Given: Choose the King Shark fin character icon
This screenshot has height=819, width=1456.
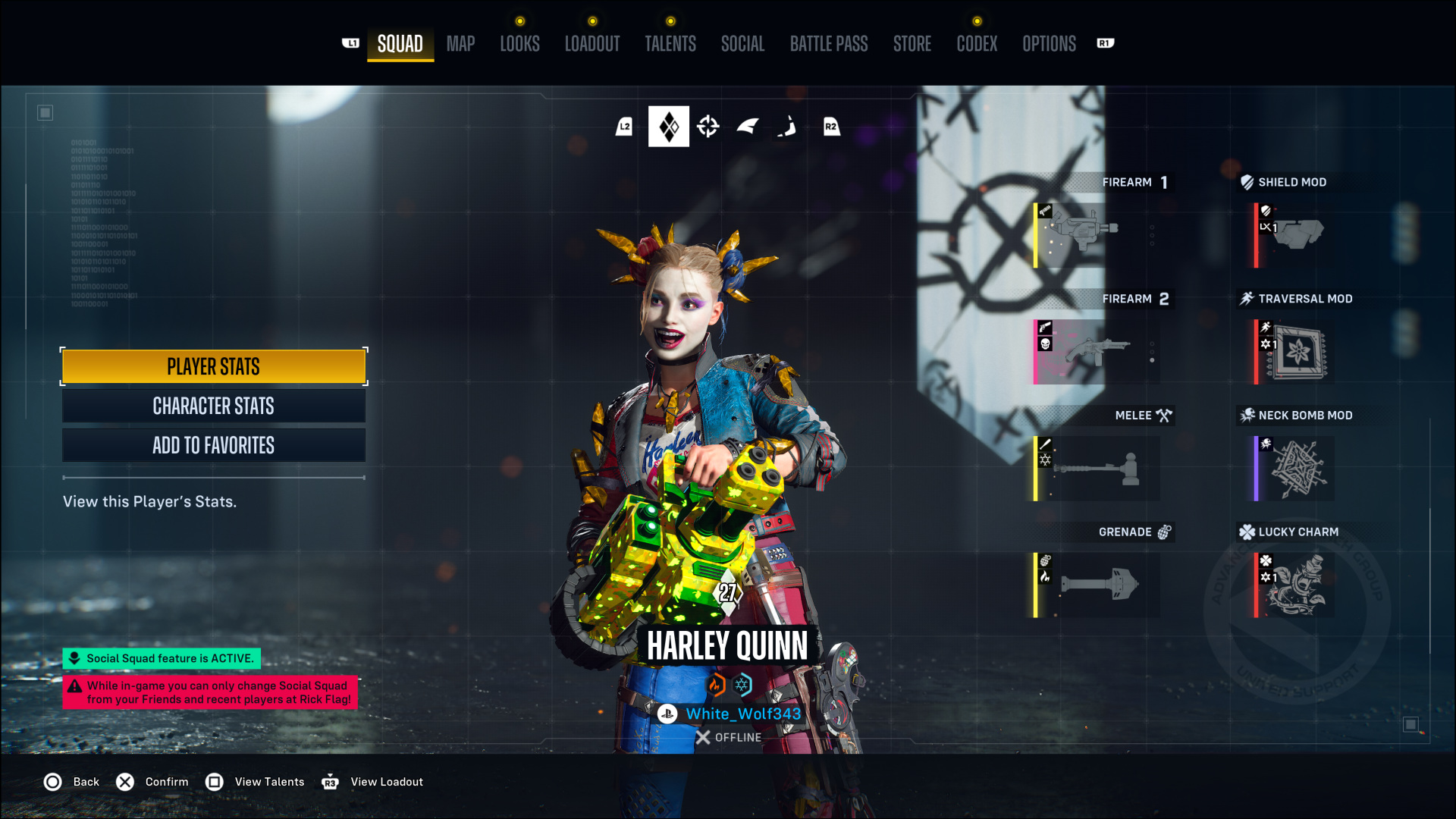Looking at the screenshot, I should click(748, 127).
